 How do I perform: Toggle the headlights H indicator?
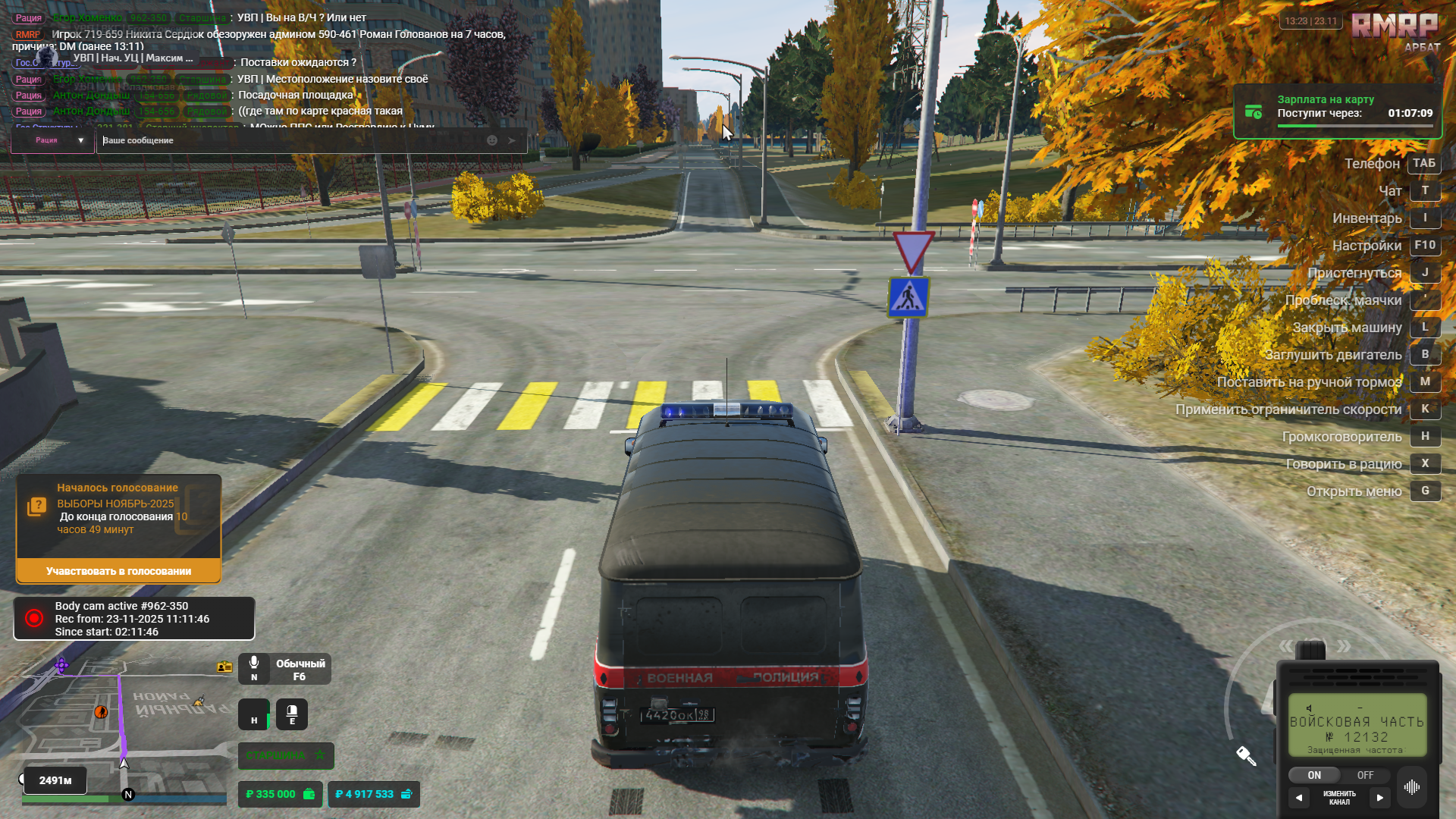(x=253, y=714)
